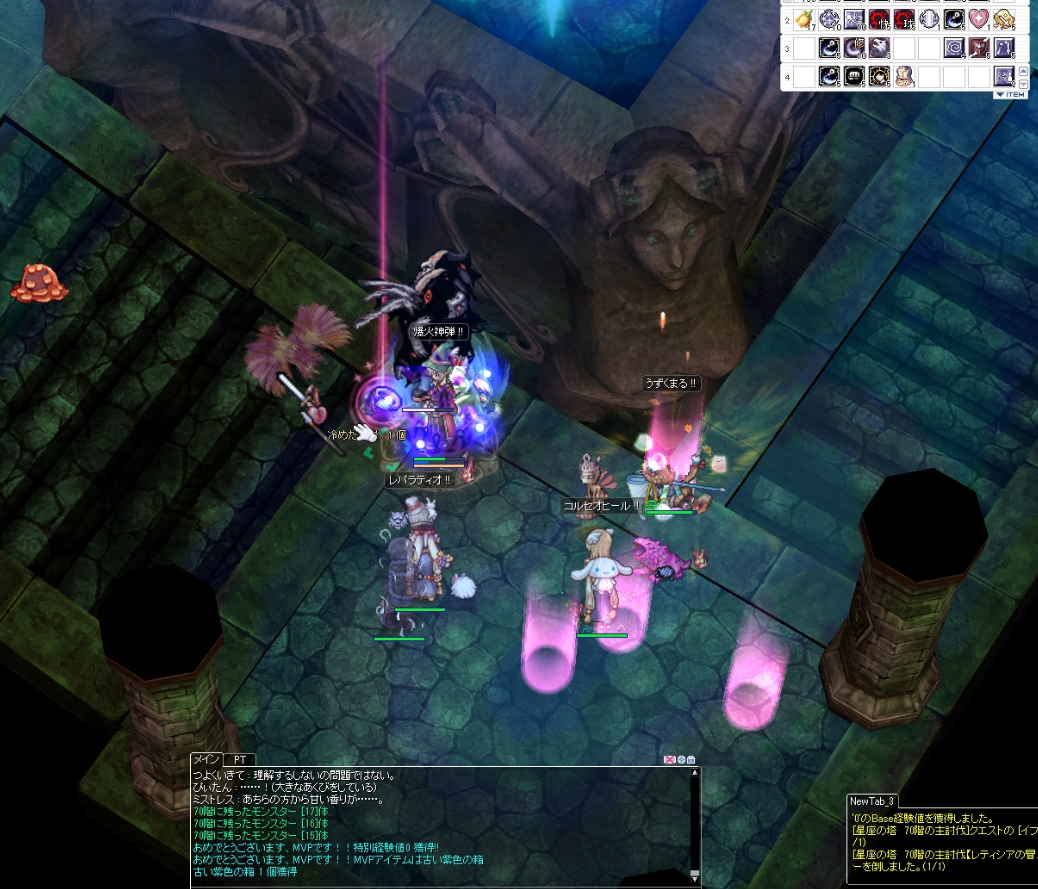Click the chat scrollbar's up arrow
This screenshot has height=889, width=1038.
click(695, 773)
